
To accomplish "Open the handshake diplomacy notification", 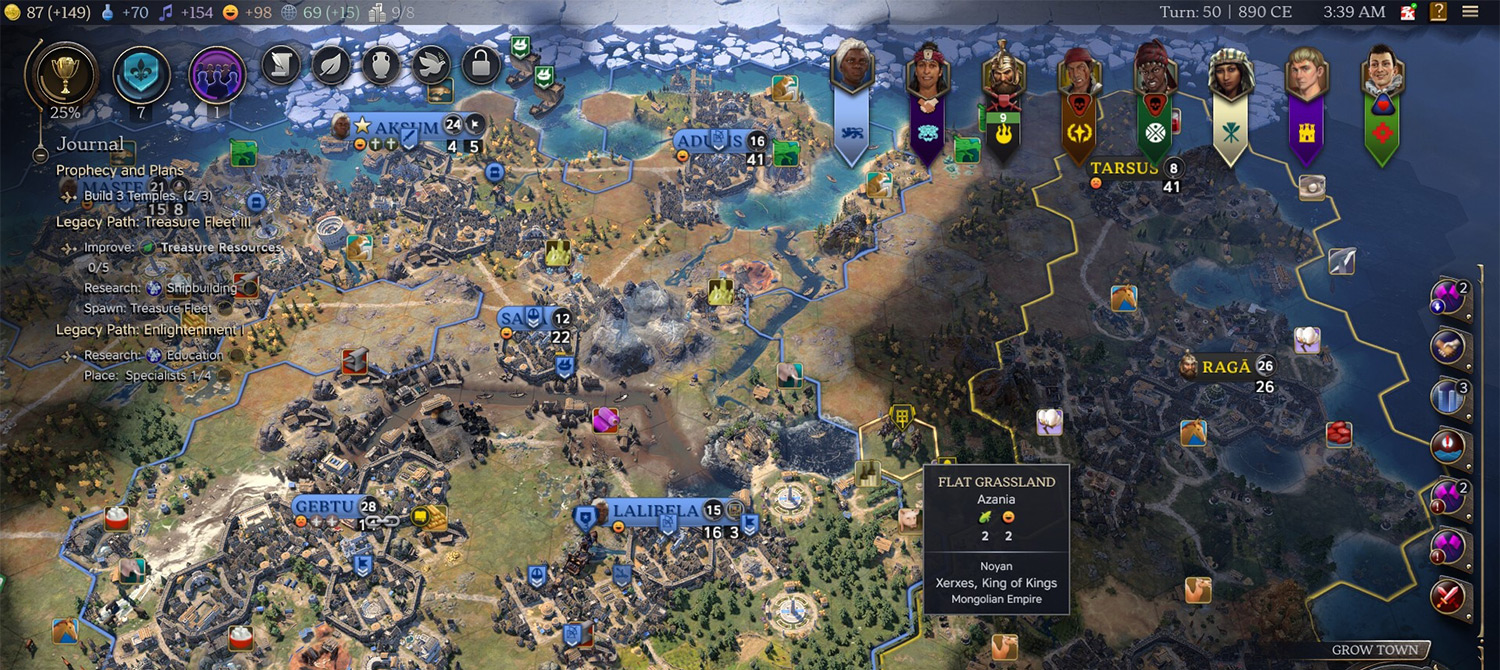I will coord(1446,347).
